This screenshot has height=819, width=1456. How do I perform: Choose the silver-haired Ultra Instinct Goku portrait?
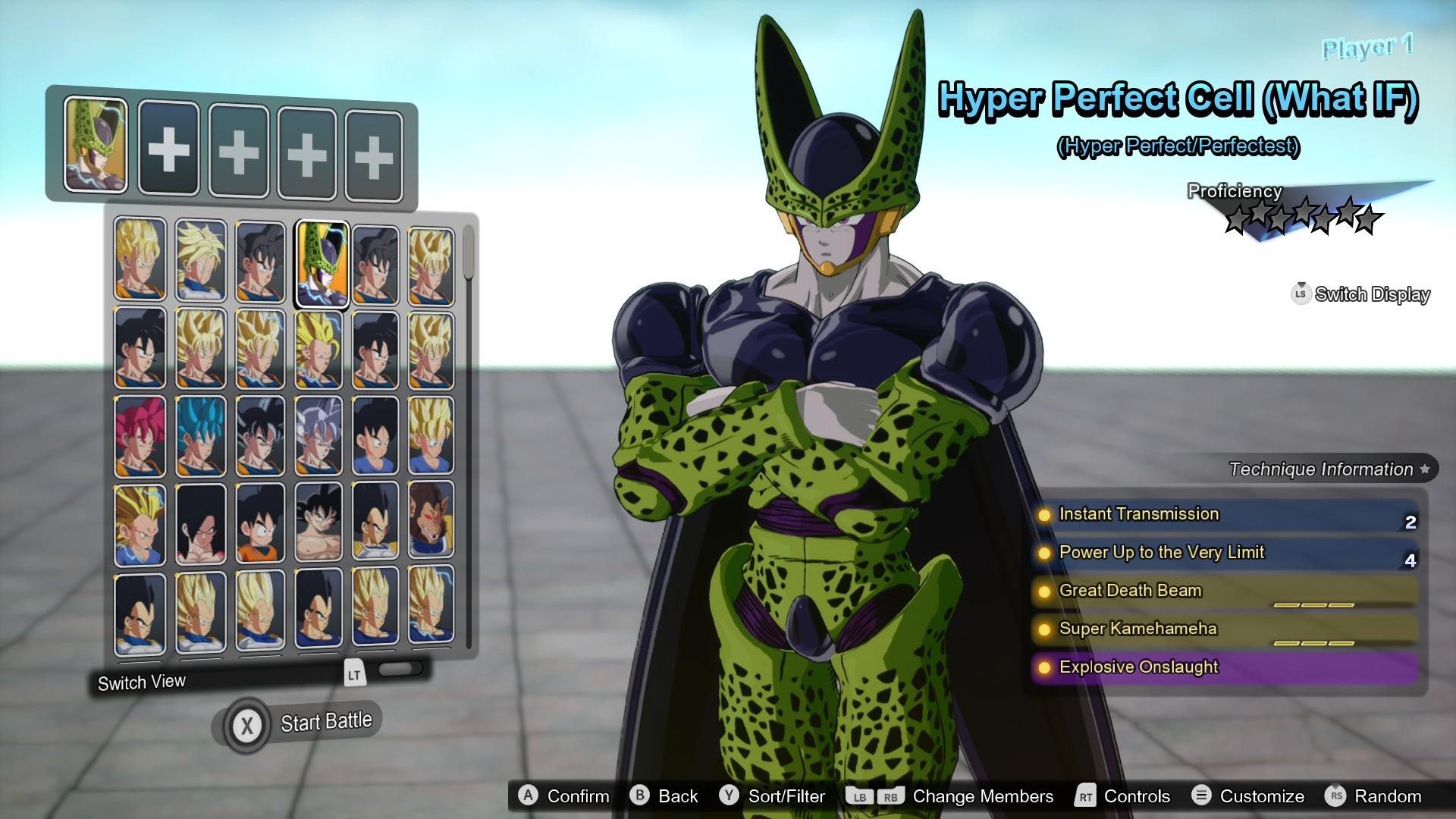pos(319,436)
